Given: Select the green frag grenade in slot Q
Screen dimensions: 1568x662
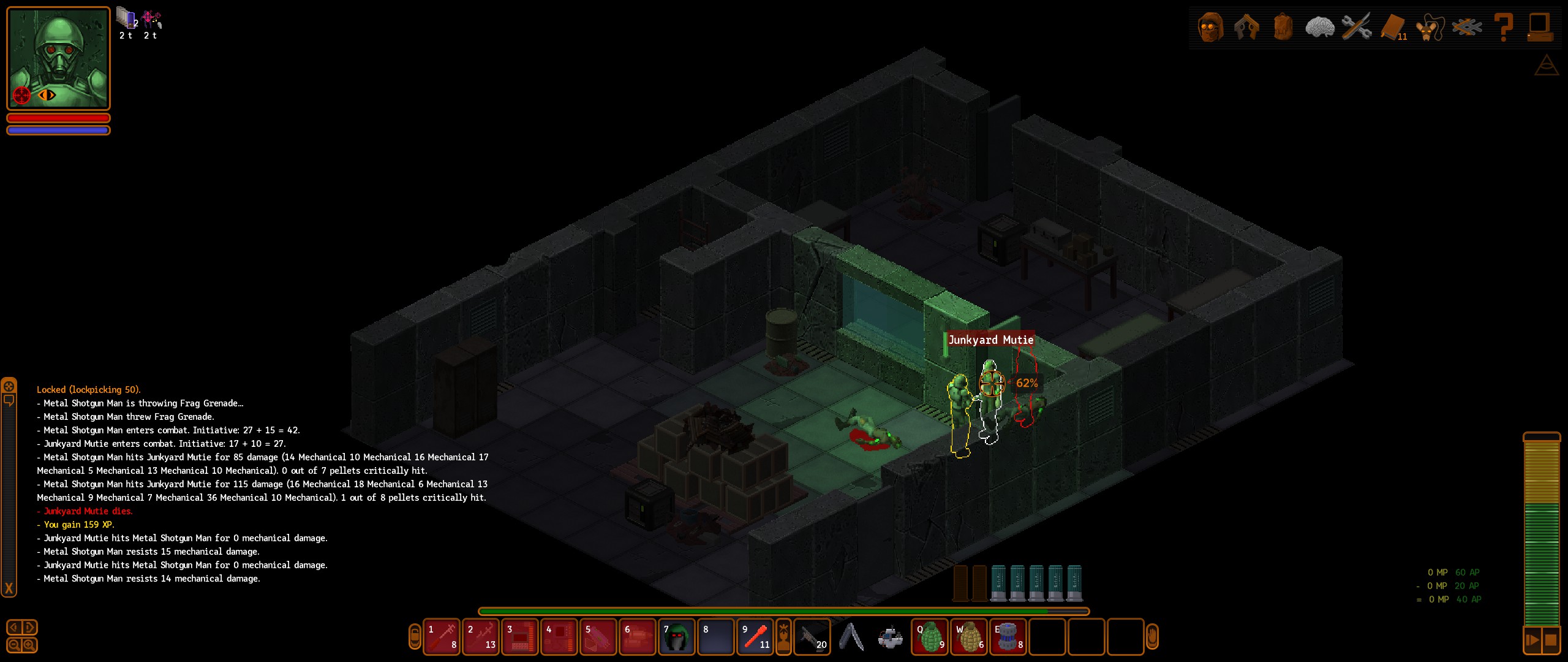Looking at the screenshot, I should [x=930, y=637].
